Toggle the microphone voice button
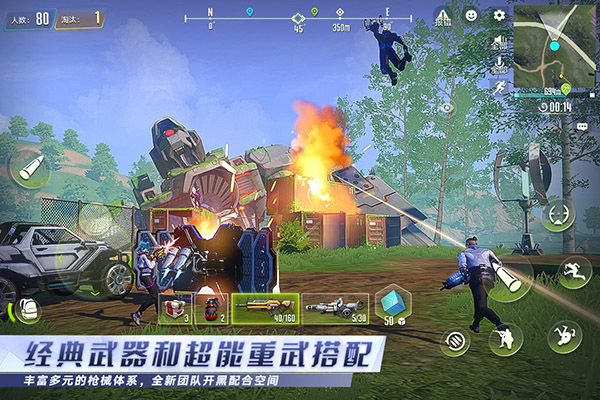The height and width of the screenshot is (400, 600). (x=499, y=65)
